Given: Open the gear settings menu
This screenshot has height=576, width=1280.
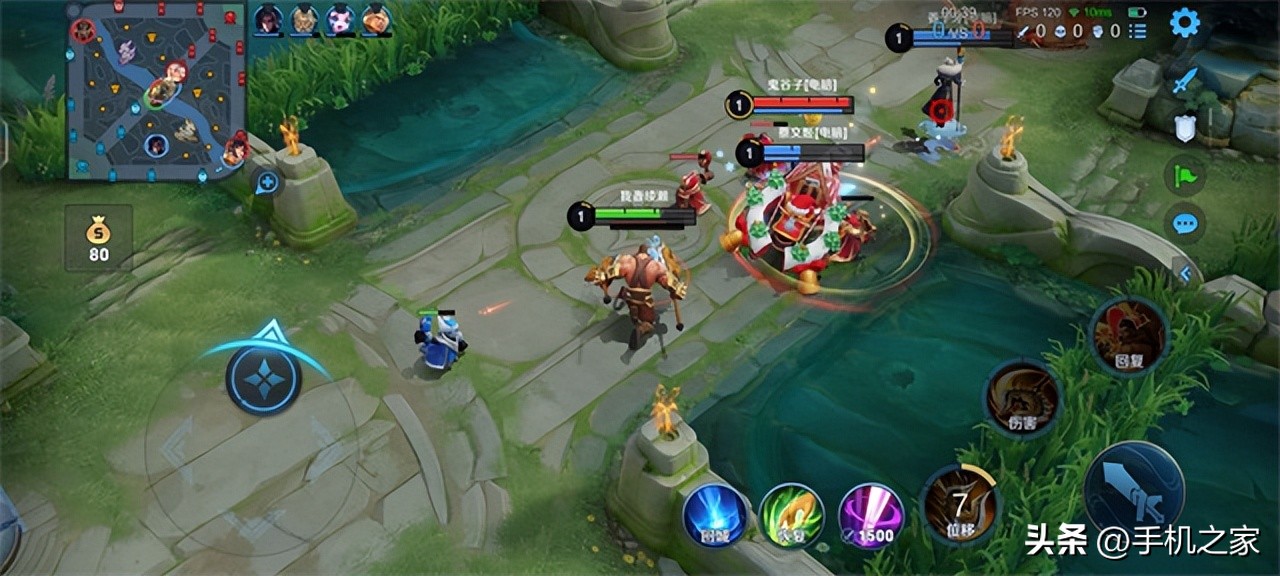Looking at the screenshot, I should (x=1185, y=22).
